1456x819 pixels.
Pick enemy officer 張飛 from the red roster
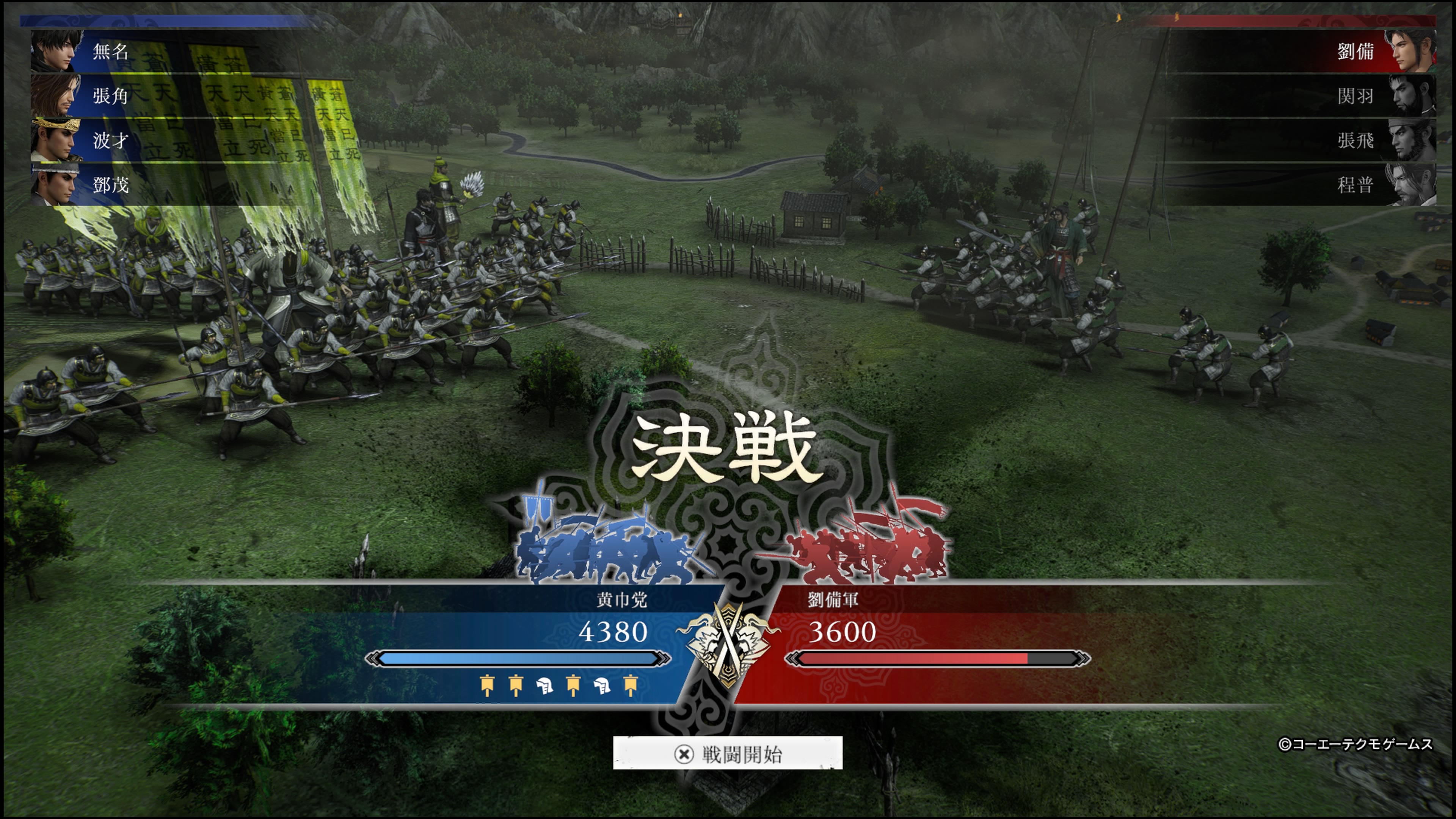pos(1356,140)
